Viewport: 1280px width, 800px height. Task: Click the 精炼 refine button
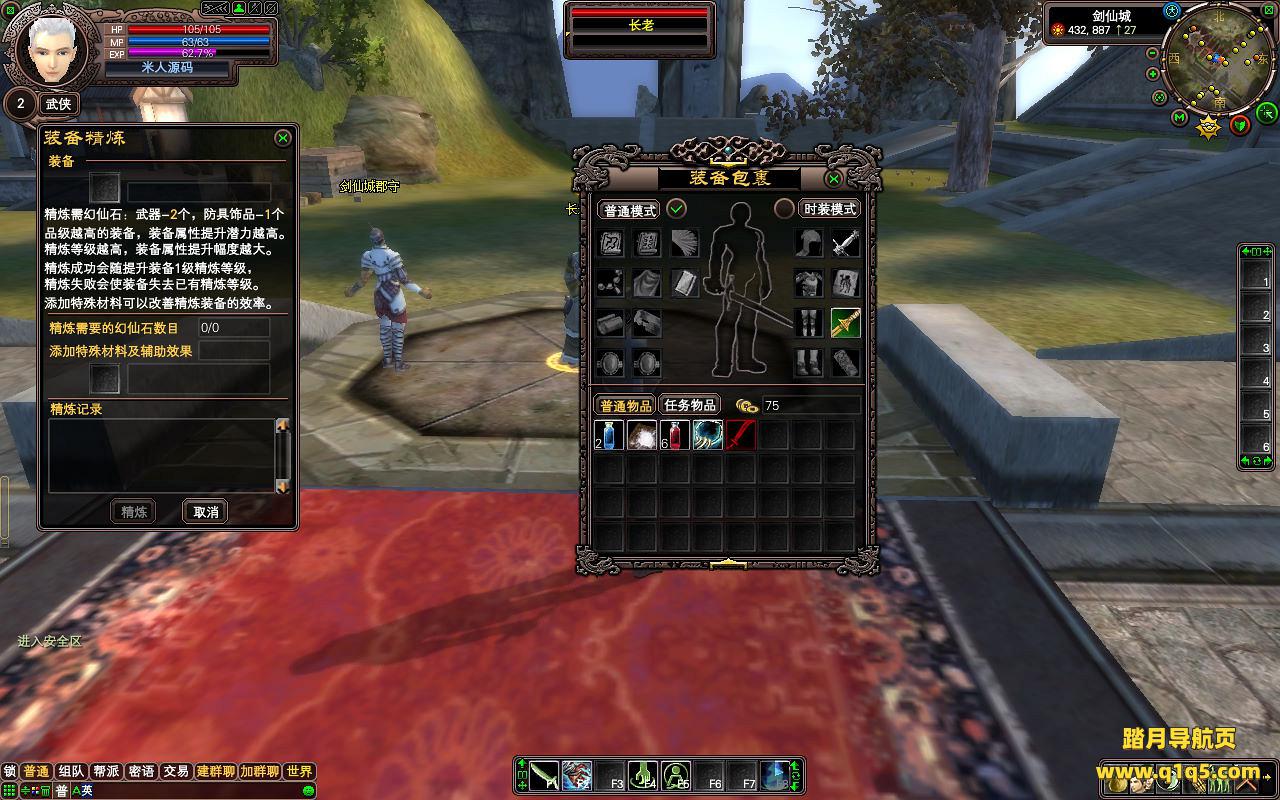(134, 512)
